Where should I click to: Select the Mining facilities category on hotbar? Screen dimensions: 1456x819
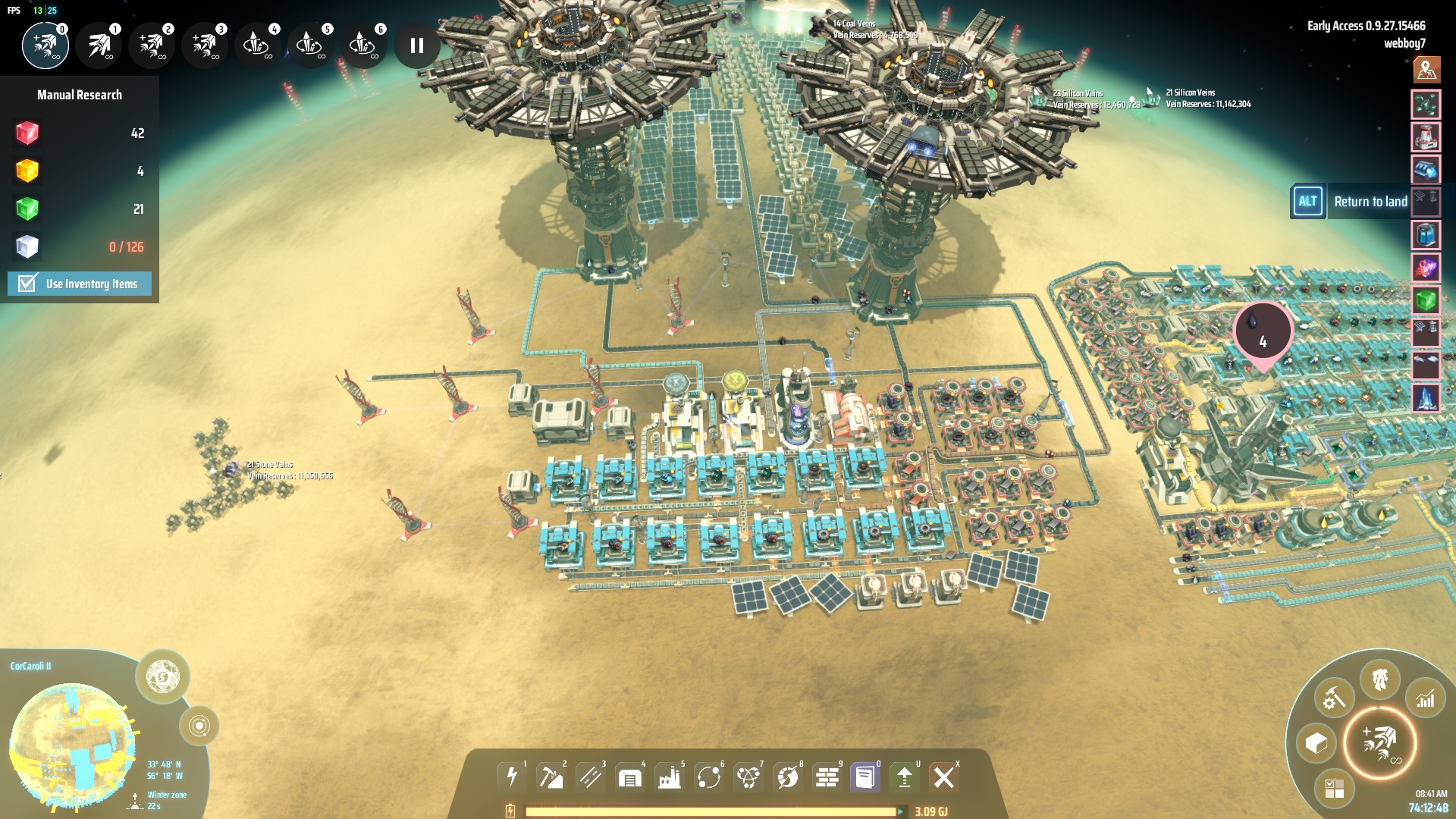point(553,776)
